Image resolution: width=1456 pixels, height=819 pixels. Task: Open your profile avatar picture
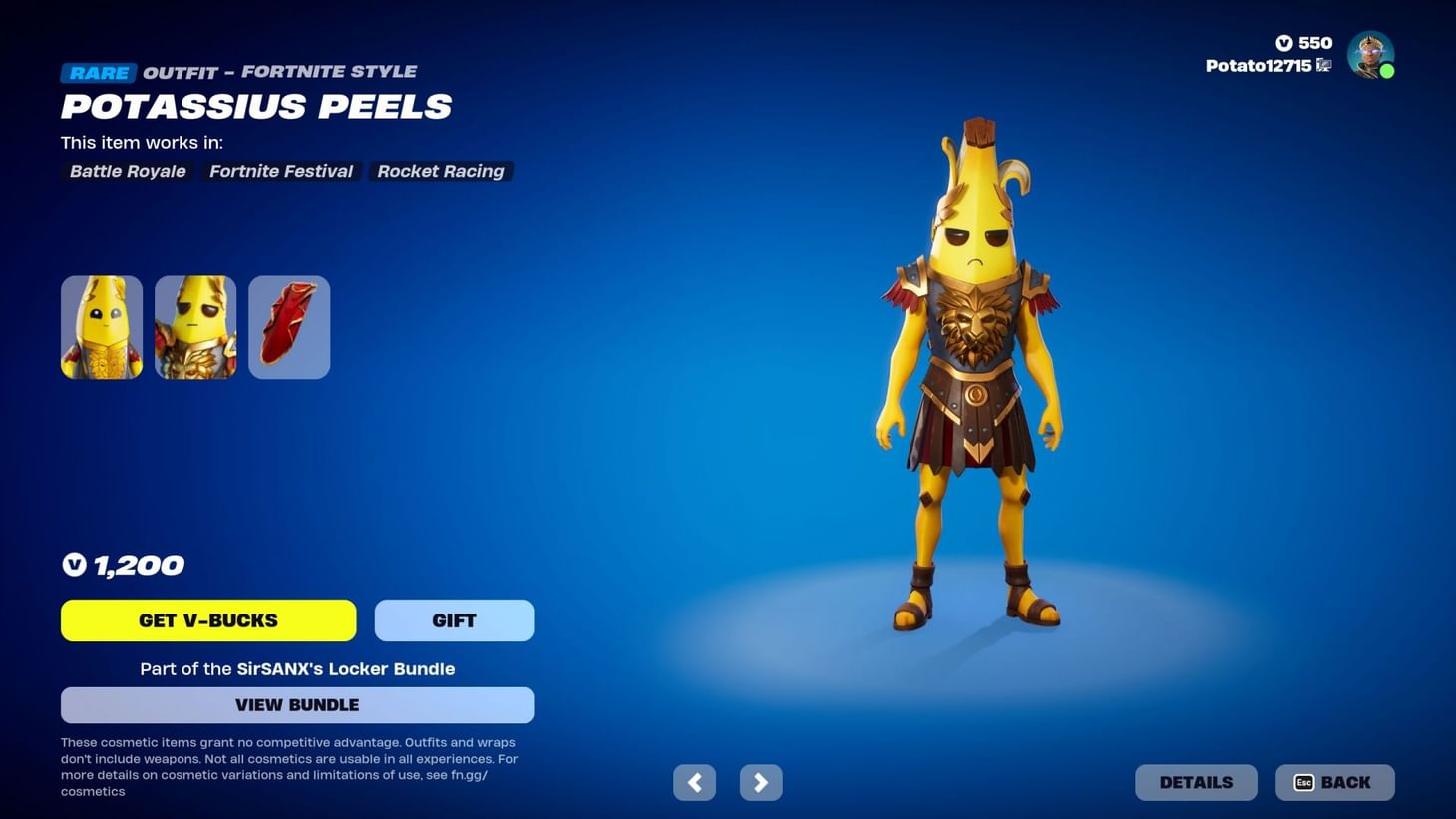pyautogui.click(x=1370, y=55)
